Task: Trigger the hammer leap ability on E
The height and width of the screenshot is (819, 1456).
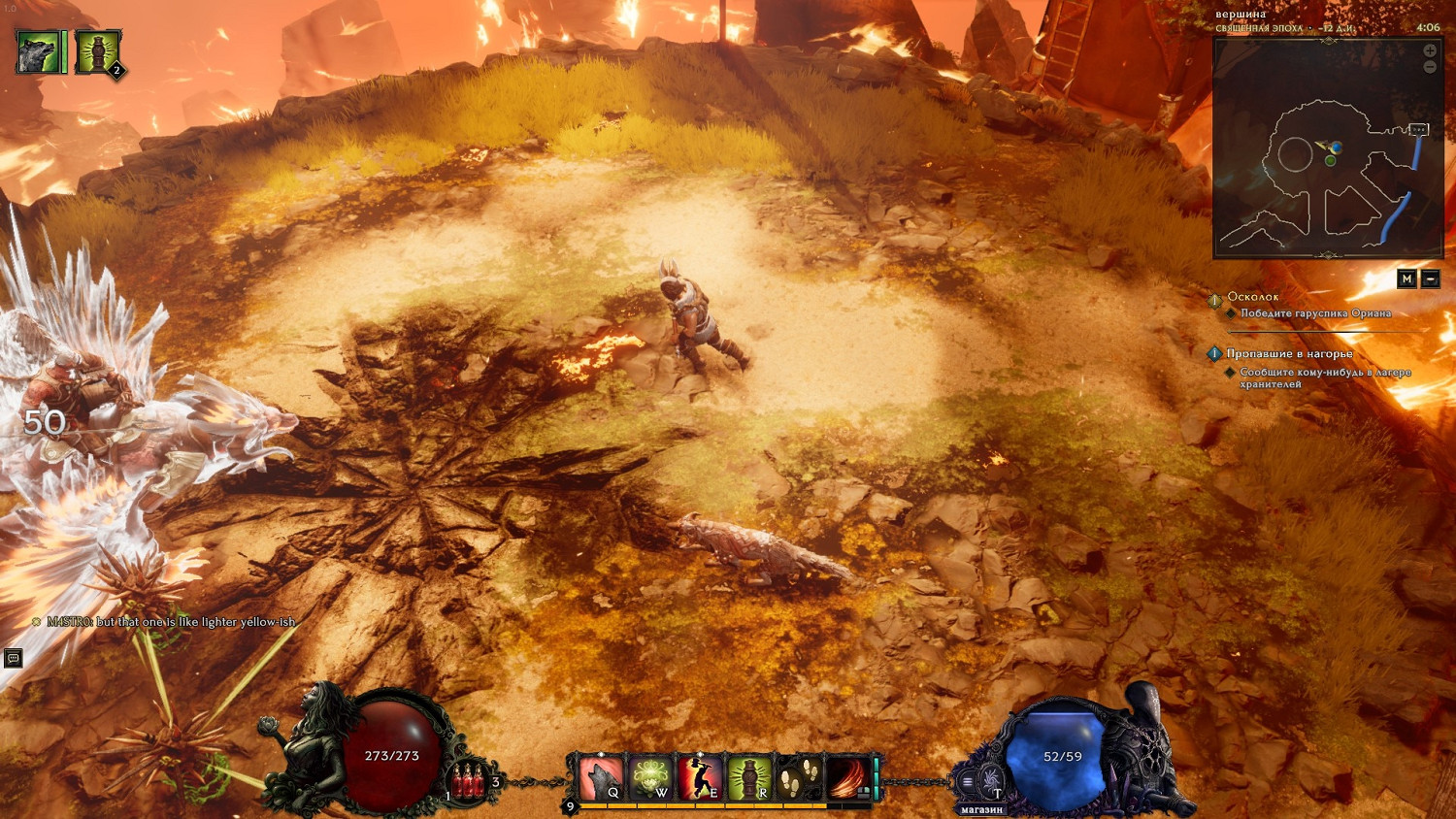Action: coord(699,777)
